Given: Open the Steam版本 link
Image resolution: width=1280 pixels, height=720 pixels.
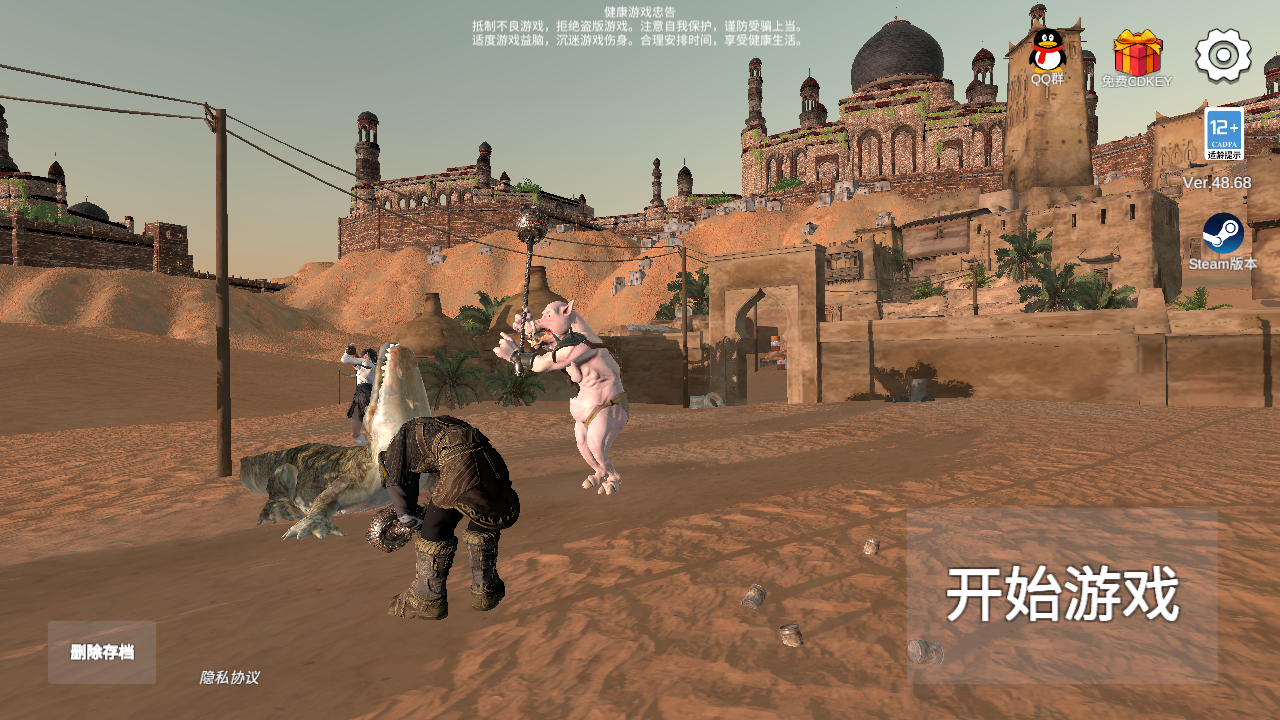Looking at the screenshot, I should point(1223,236).
